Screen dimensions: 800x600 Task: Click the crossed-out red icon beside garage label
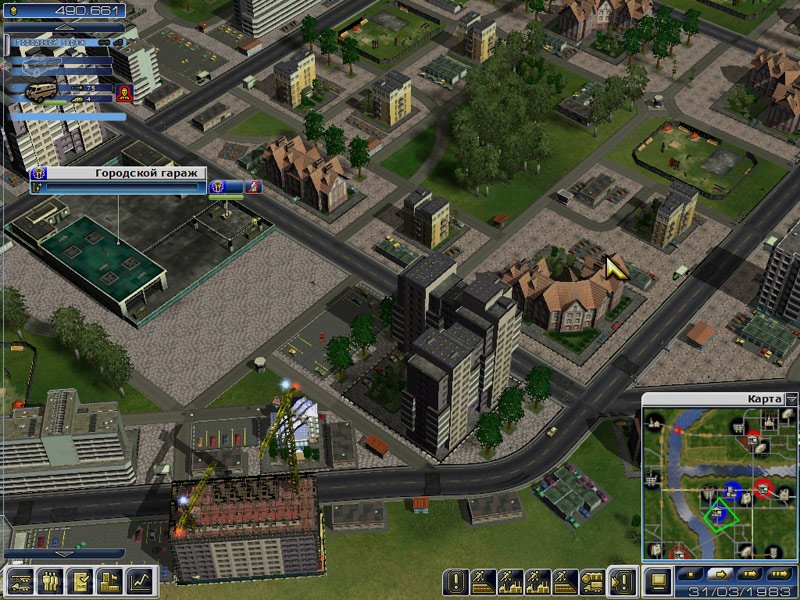(254, 186)
